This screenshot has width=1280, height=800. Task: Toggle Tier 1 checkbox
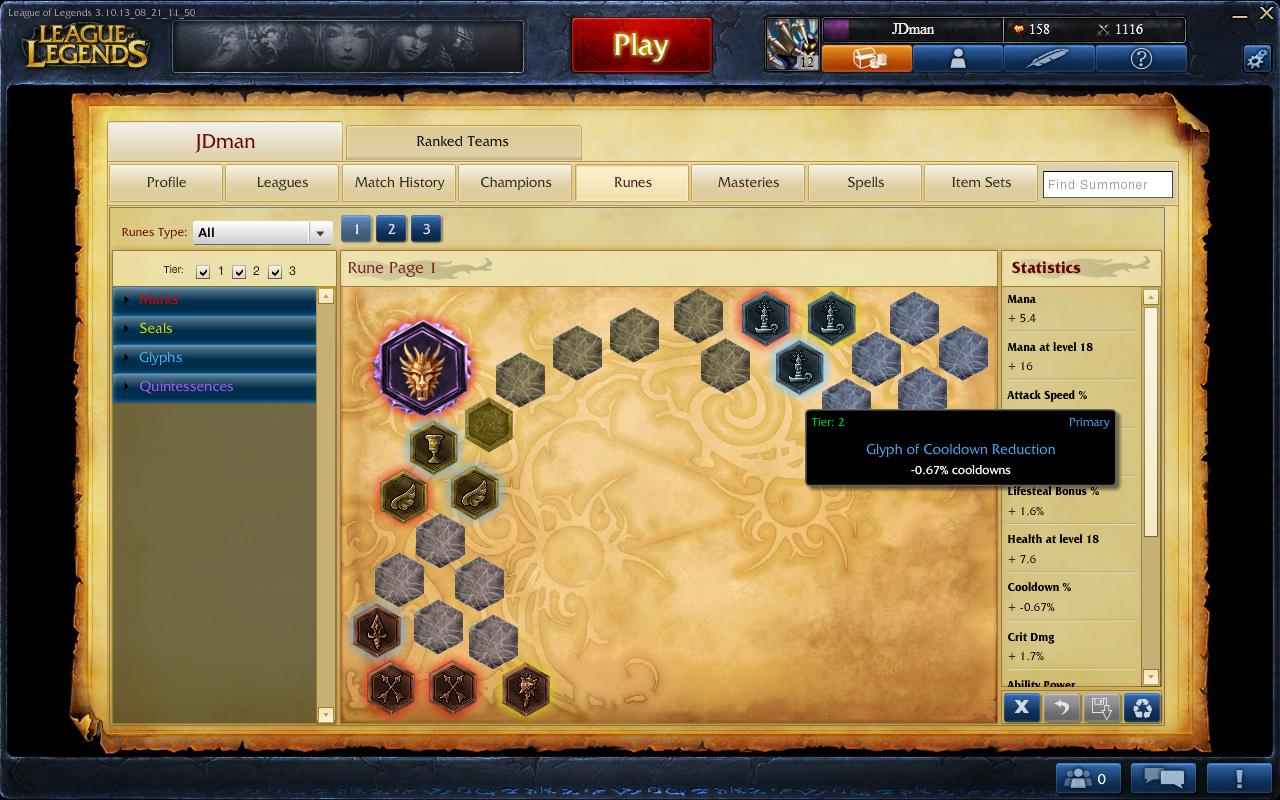coord(202,270)
